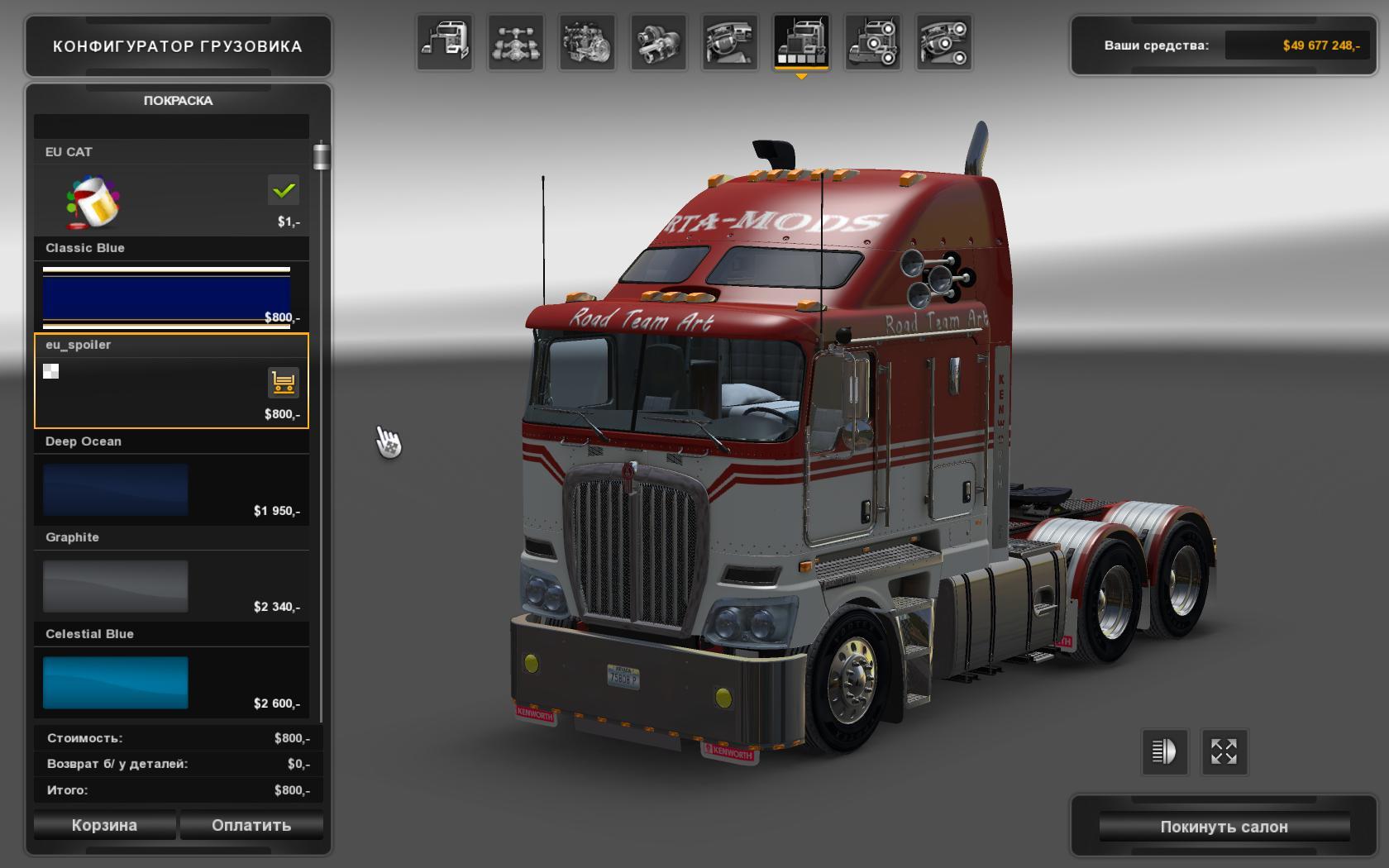Pick the Deep Ocean paint swatch
Screen dimensions: 1389x868
point(116,489)
